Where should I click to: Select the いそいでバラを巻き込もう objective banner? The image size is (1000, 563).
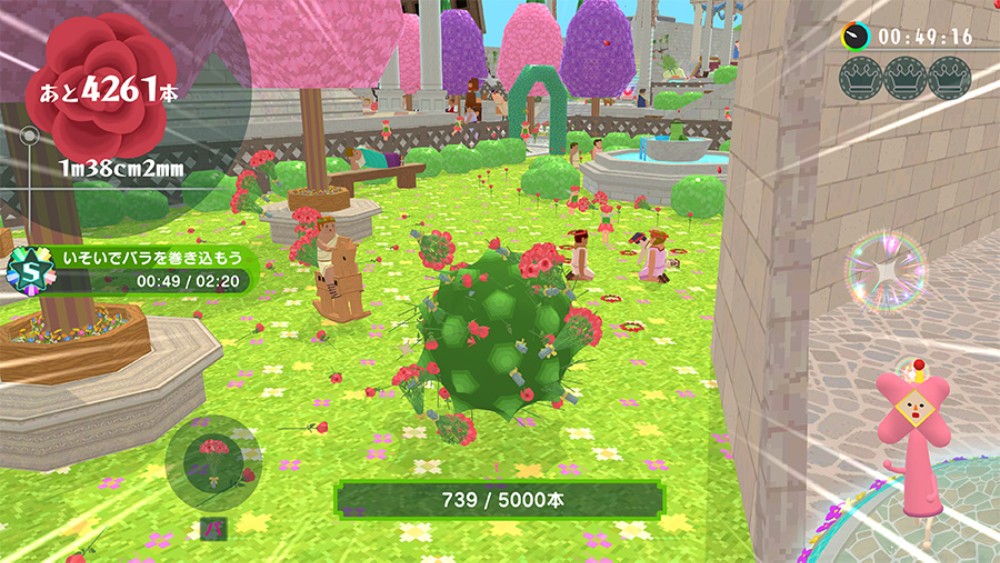152,258
